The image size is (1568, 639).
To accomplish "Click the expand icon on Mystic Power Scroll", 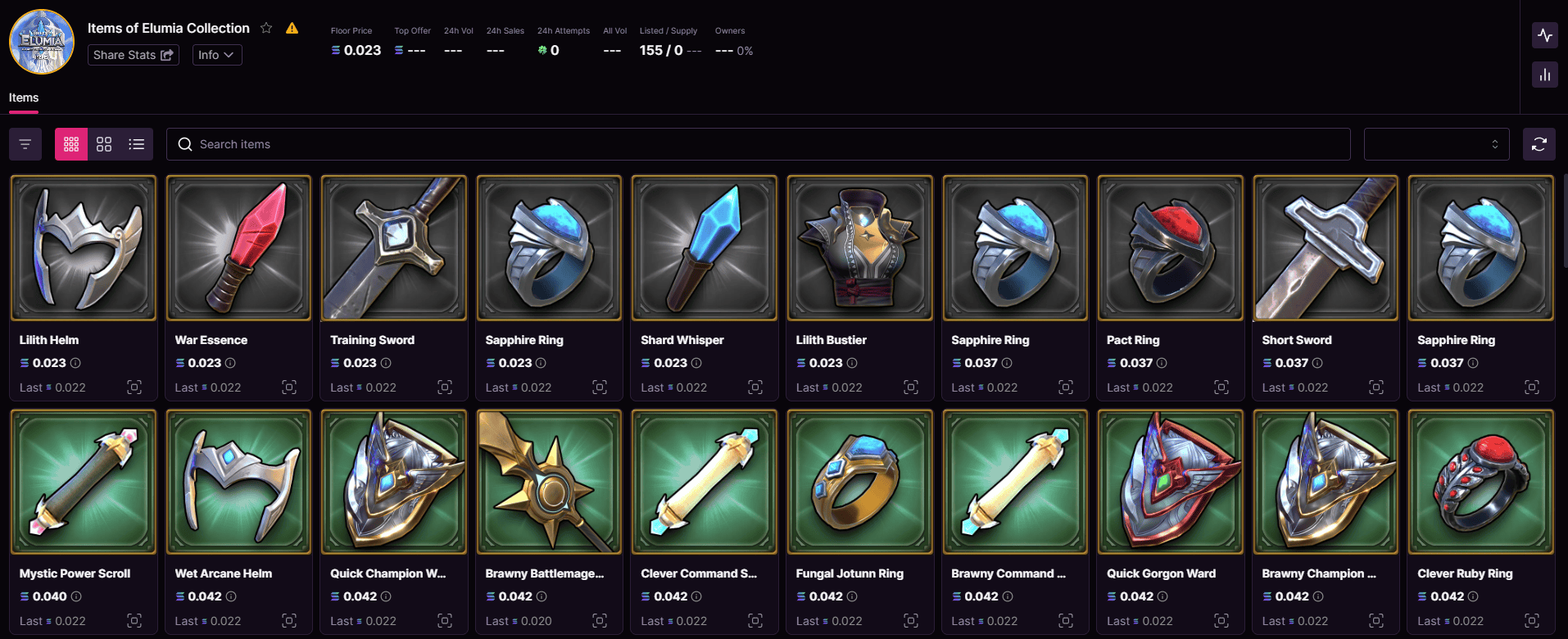I will (x=134, y=620).
